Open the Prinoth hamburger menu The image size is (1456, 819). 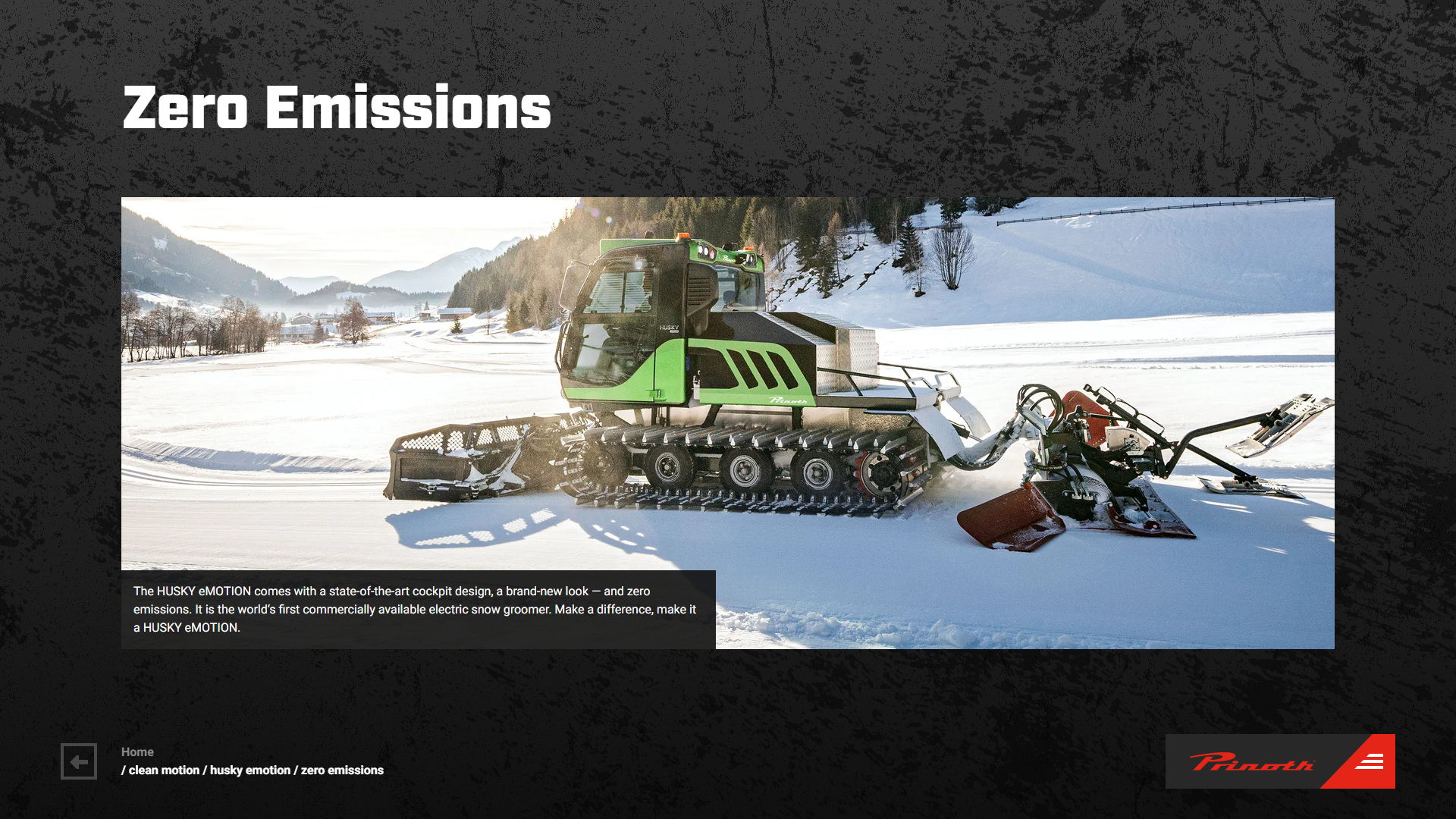tap(1370, 762)
